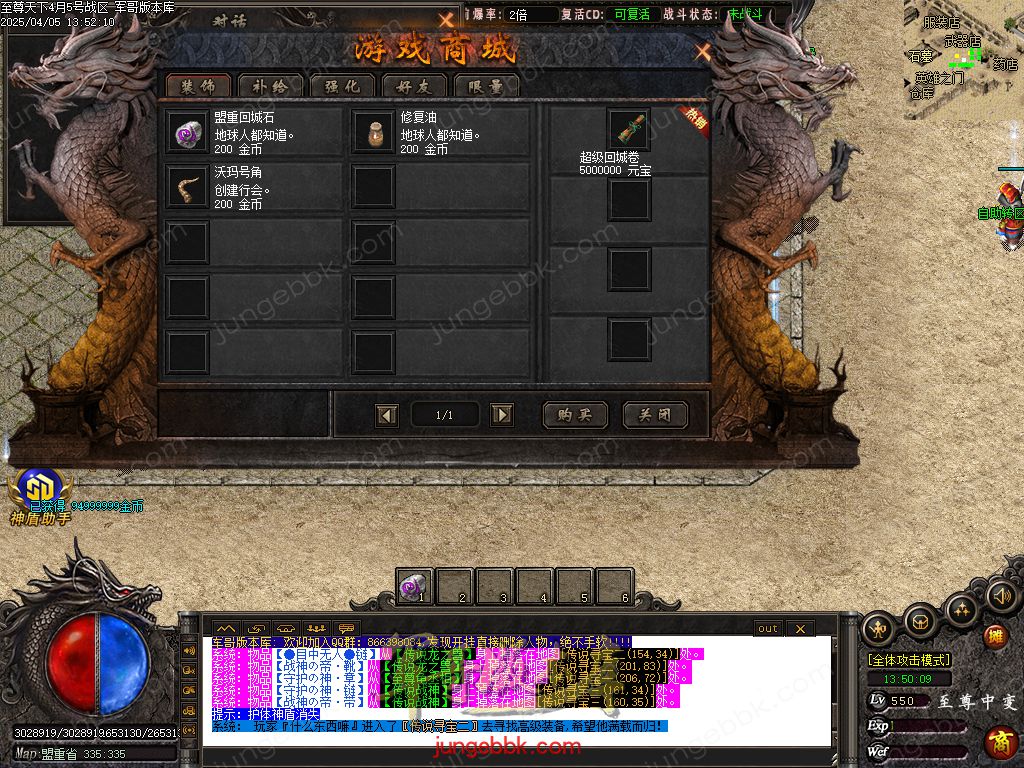Screen dimensions: 1024x768
Task: Choose the 超级回城卷 featured item
Action: [x=628, y=130]
